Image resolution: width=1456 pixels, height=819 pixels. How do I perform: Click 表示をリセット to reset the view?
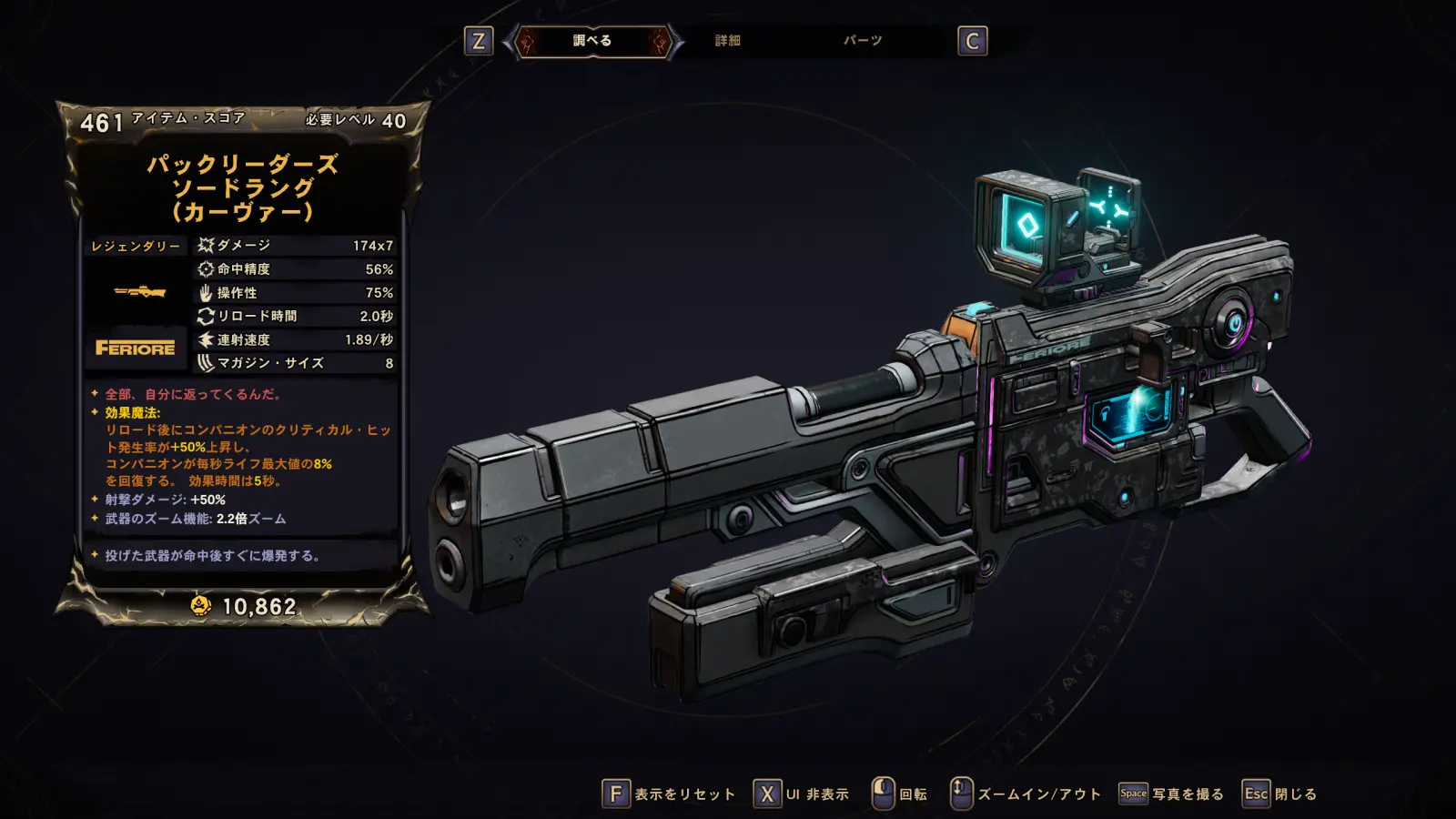point(670,794)
